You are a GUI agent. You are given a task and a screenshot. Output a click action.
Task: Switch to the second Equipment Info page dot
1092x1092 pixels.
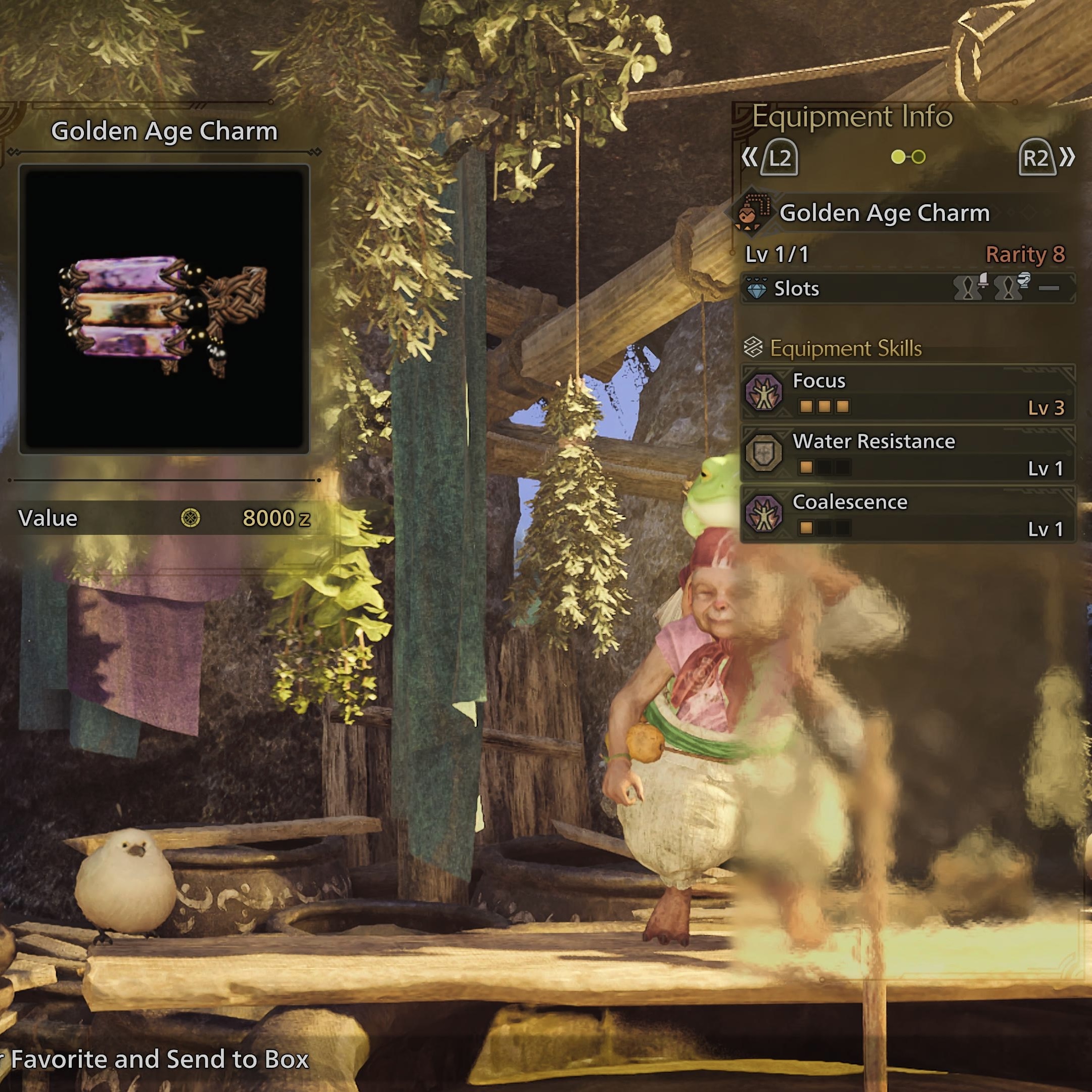pos(919,157)
